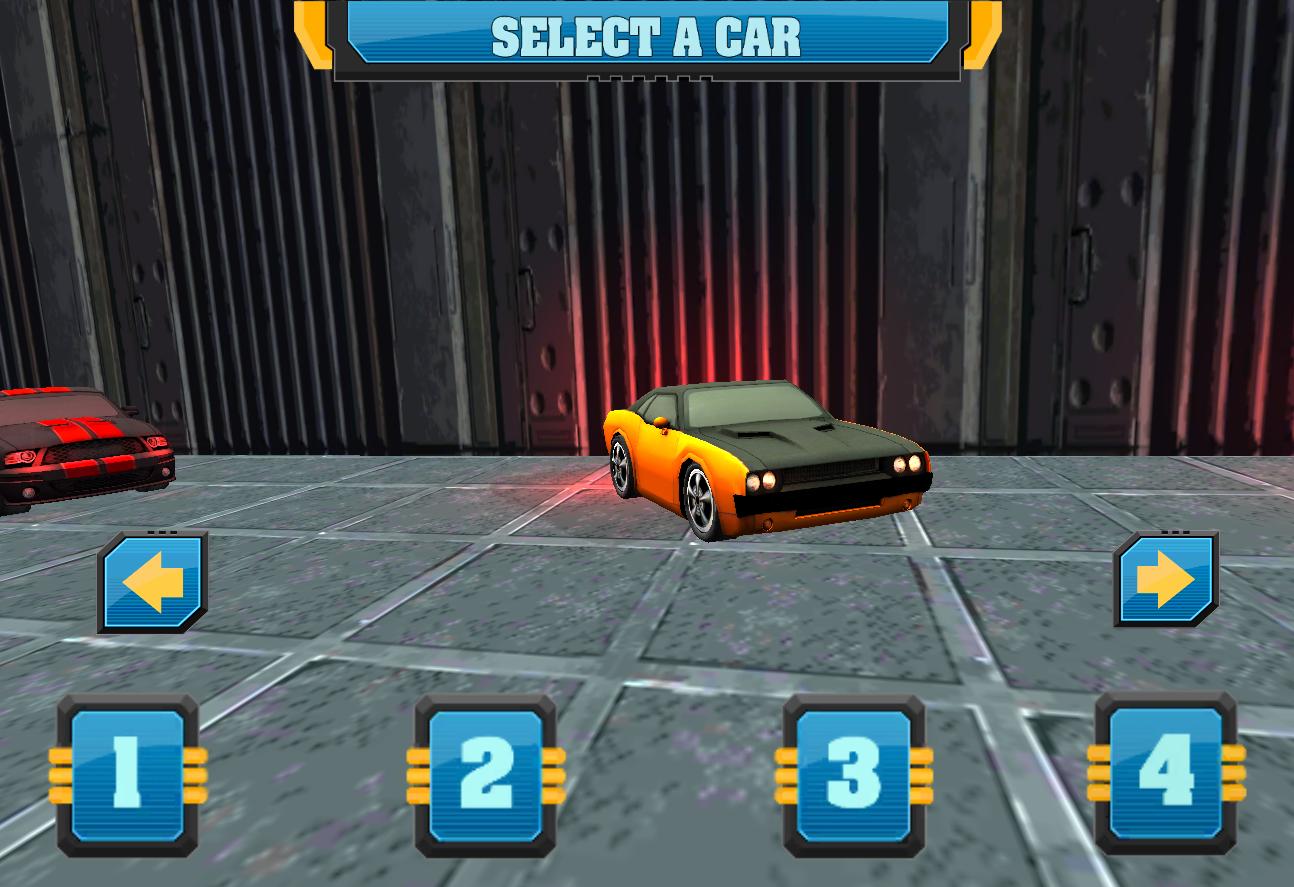Select the yellow forward-arrow inside the right button
1294x887 pixels.
point(1165,580)
